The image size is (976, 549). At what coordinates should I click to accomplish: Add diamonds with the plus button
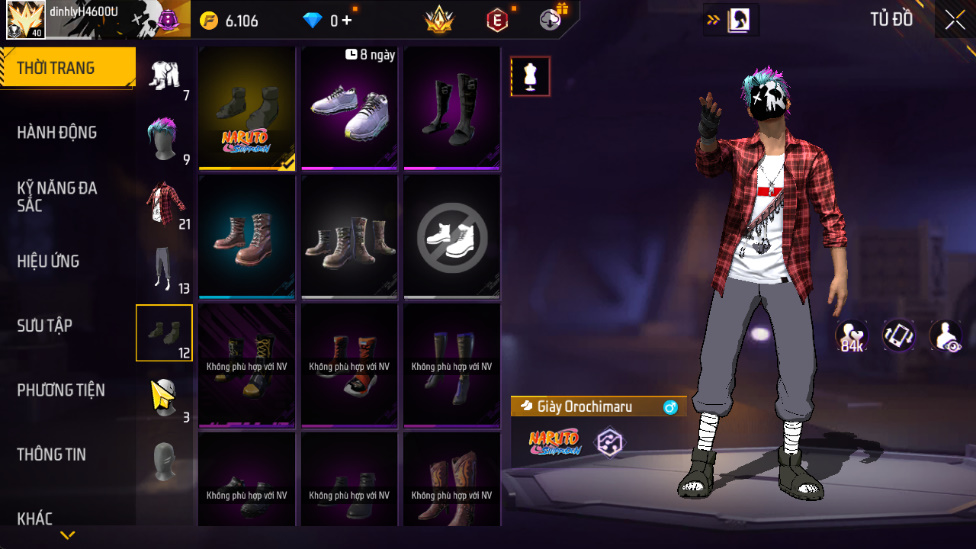click(346, 20)
